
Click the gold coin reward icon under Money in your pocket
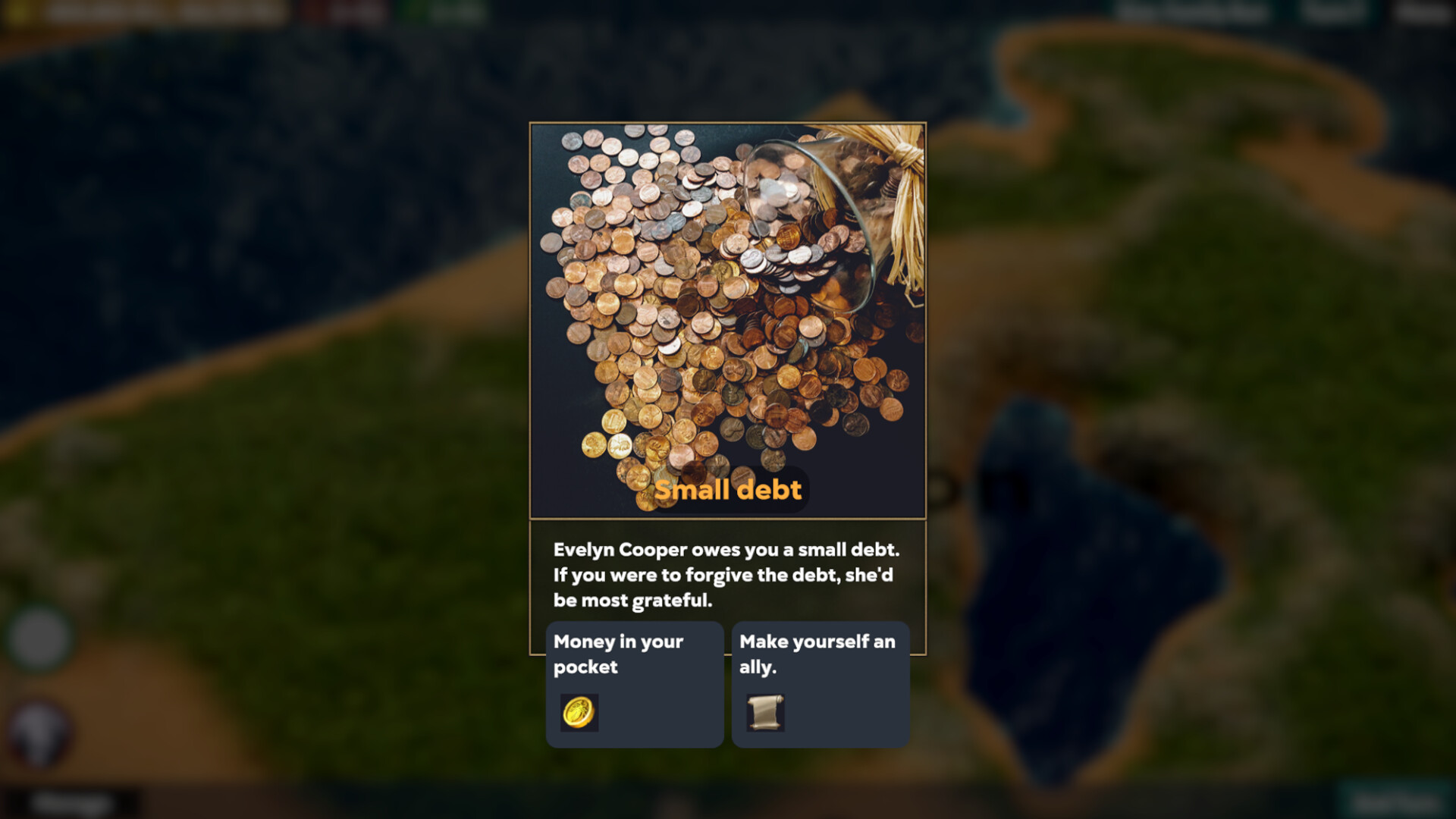[579, 712]
